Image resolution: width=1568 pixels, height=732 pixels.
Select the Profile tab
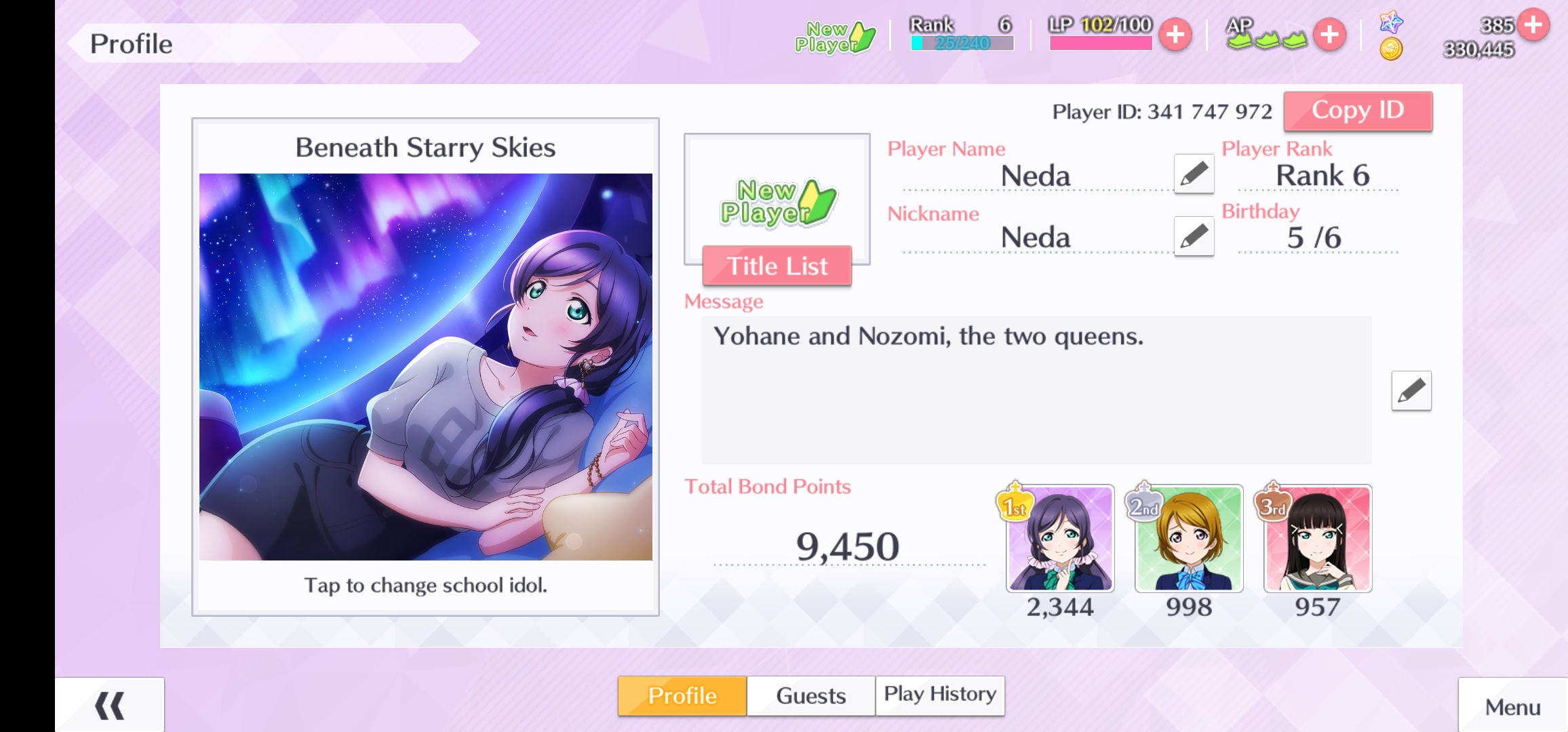[x=682, y=695]
